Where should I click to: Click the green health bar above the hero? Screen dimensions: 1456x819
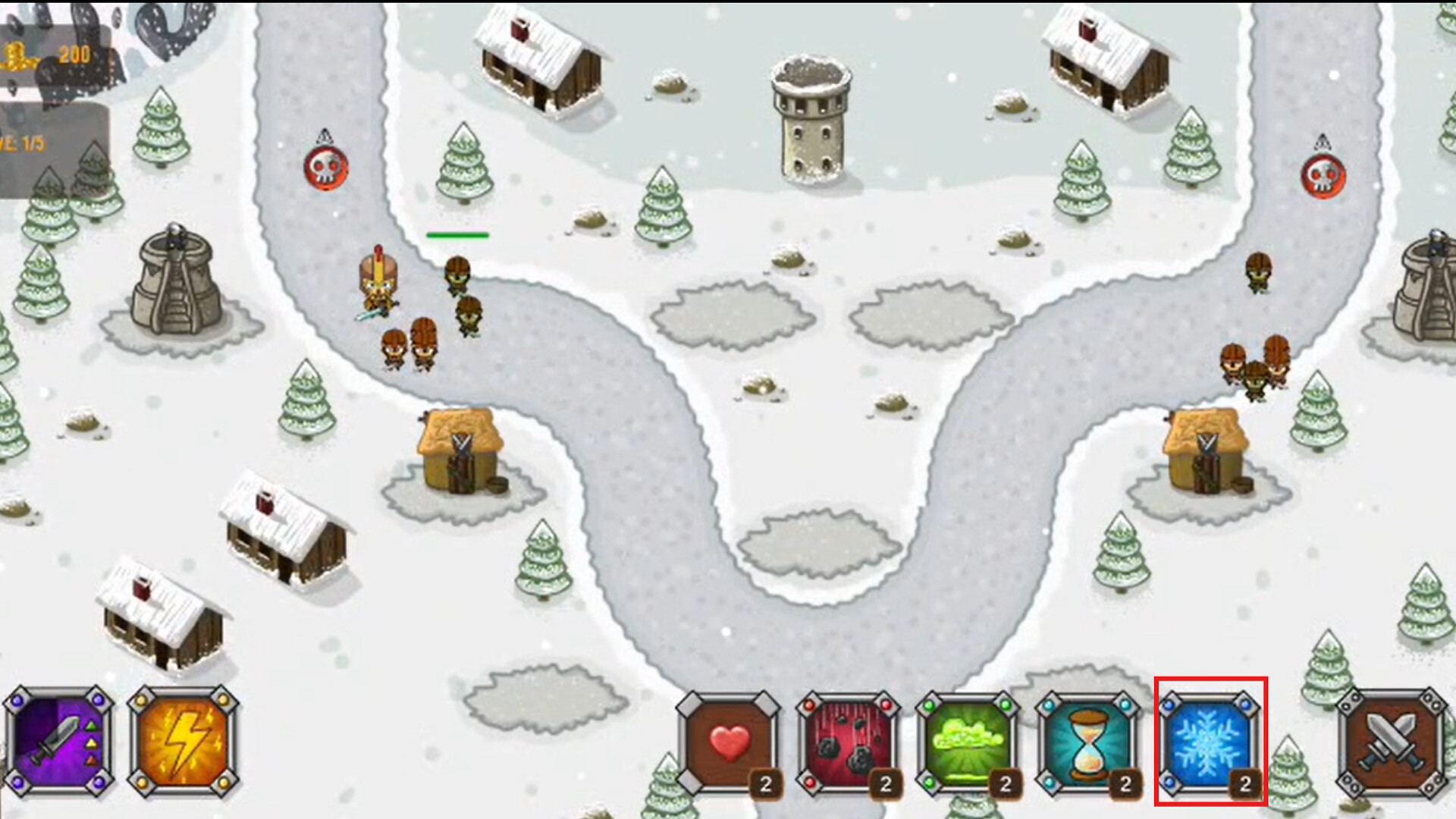(457, 235)
